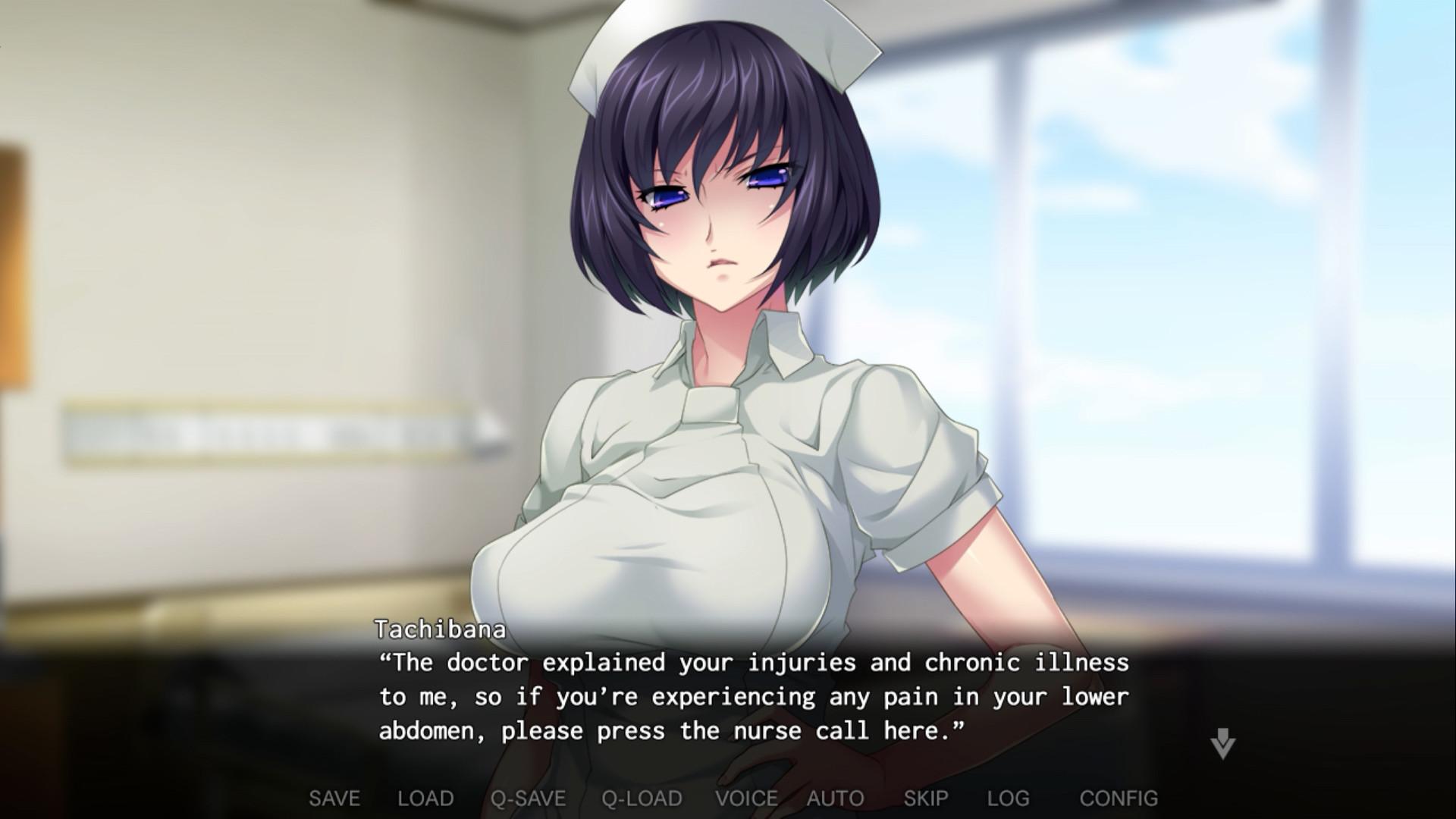
Task: Open the SAVE menu
Action: [x=334, y=798]
